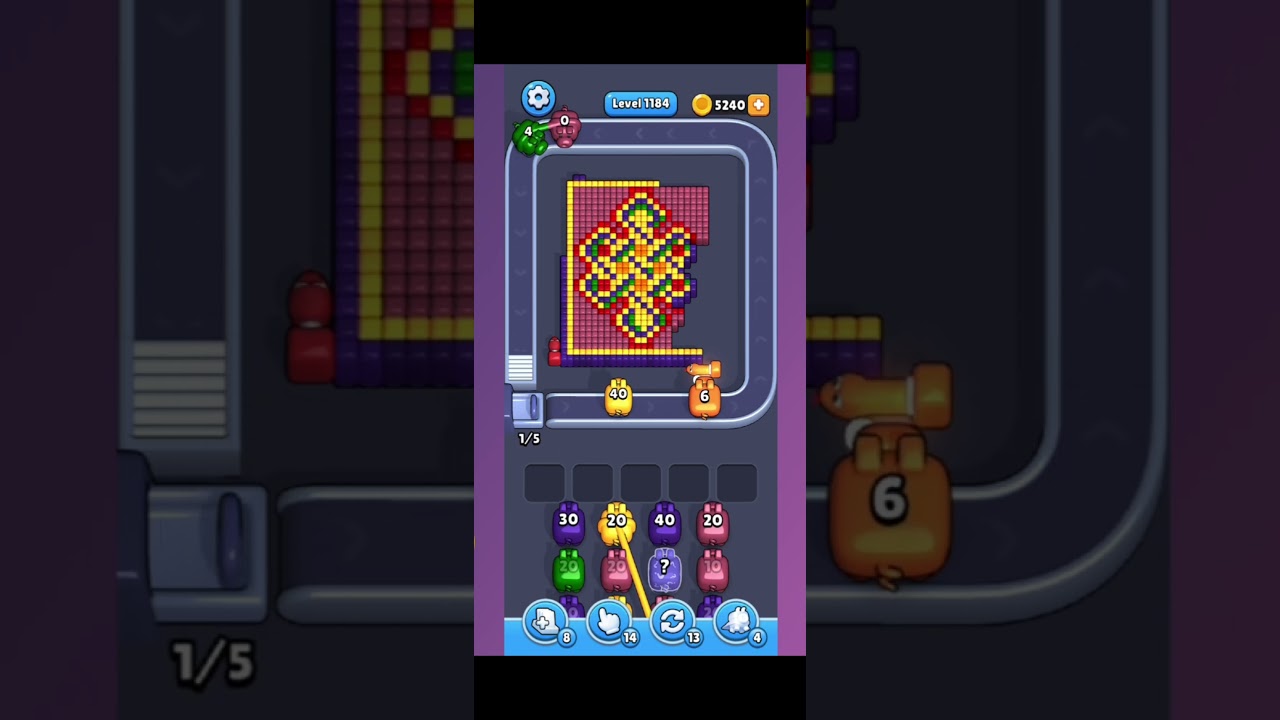Select the yellow spray bottle showing 40
The height and width of the screenshot is (720, 1280).
pyautogui.click(x=616, y=397)
